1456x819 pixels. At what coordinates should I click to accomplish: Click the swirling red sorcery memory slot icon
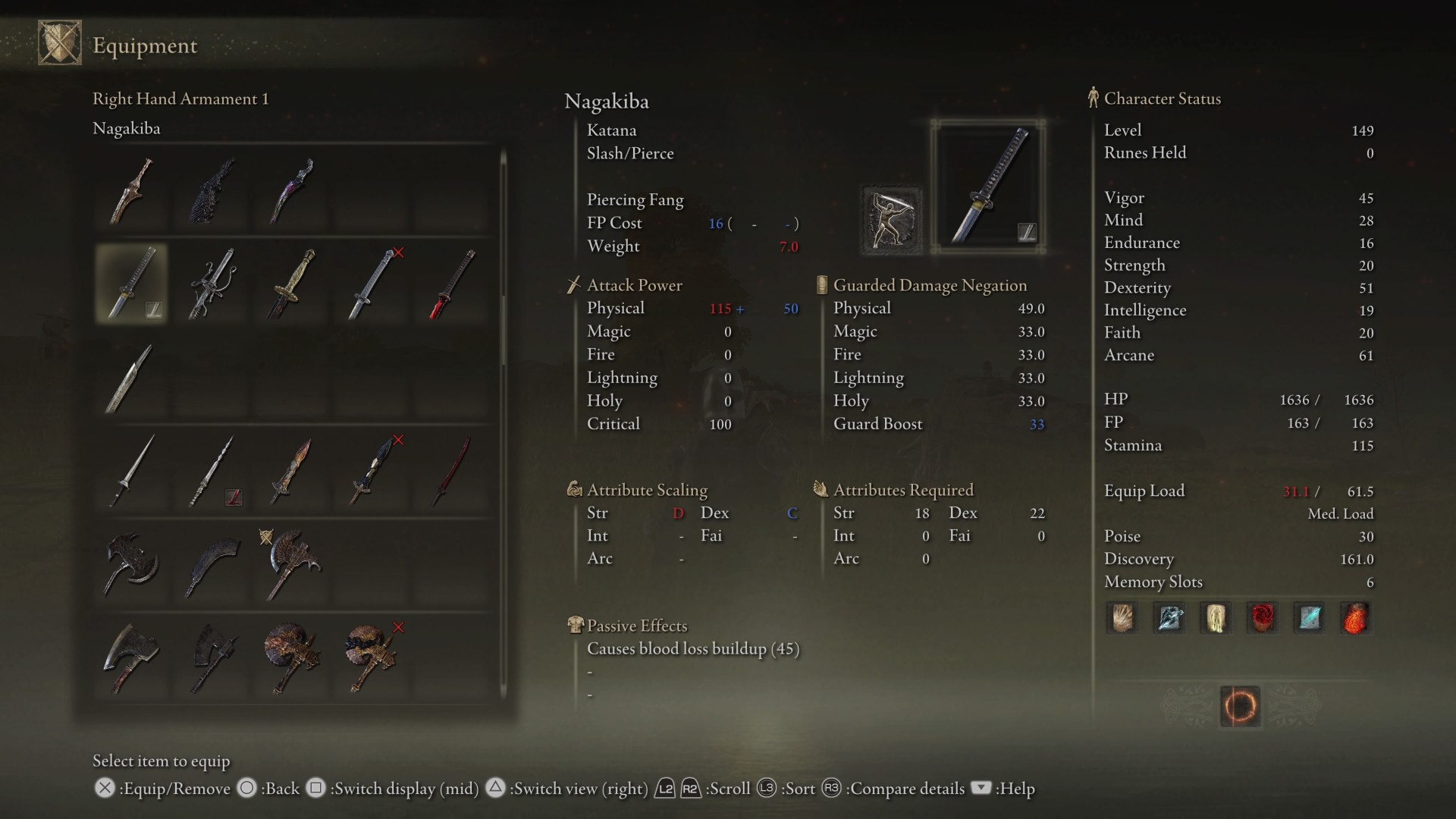click(x=1263, y=618)
